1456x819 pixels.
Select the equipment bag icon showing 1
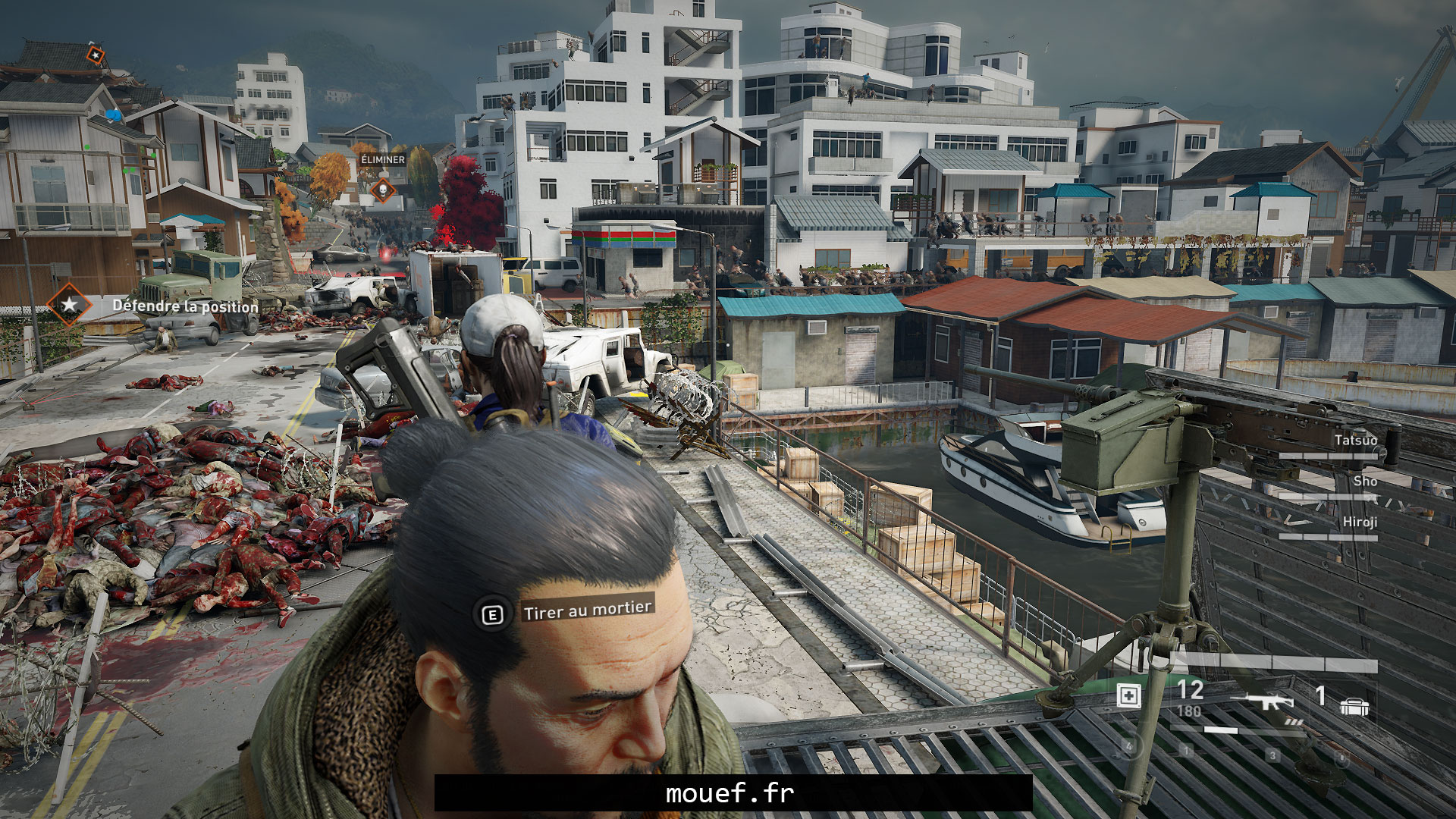click(x=1354, y=707)
